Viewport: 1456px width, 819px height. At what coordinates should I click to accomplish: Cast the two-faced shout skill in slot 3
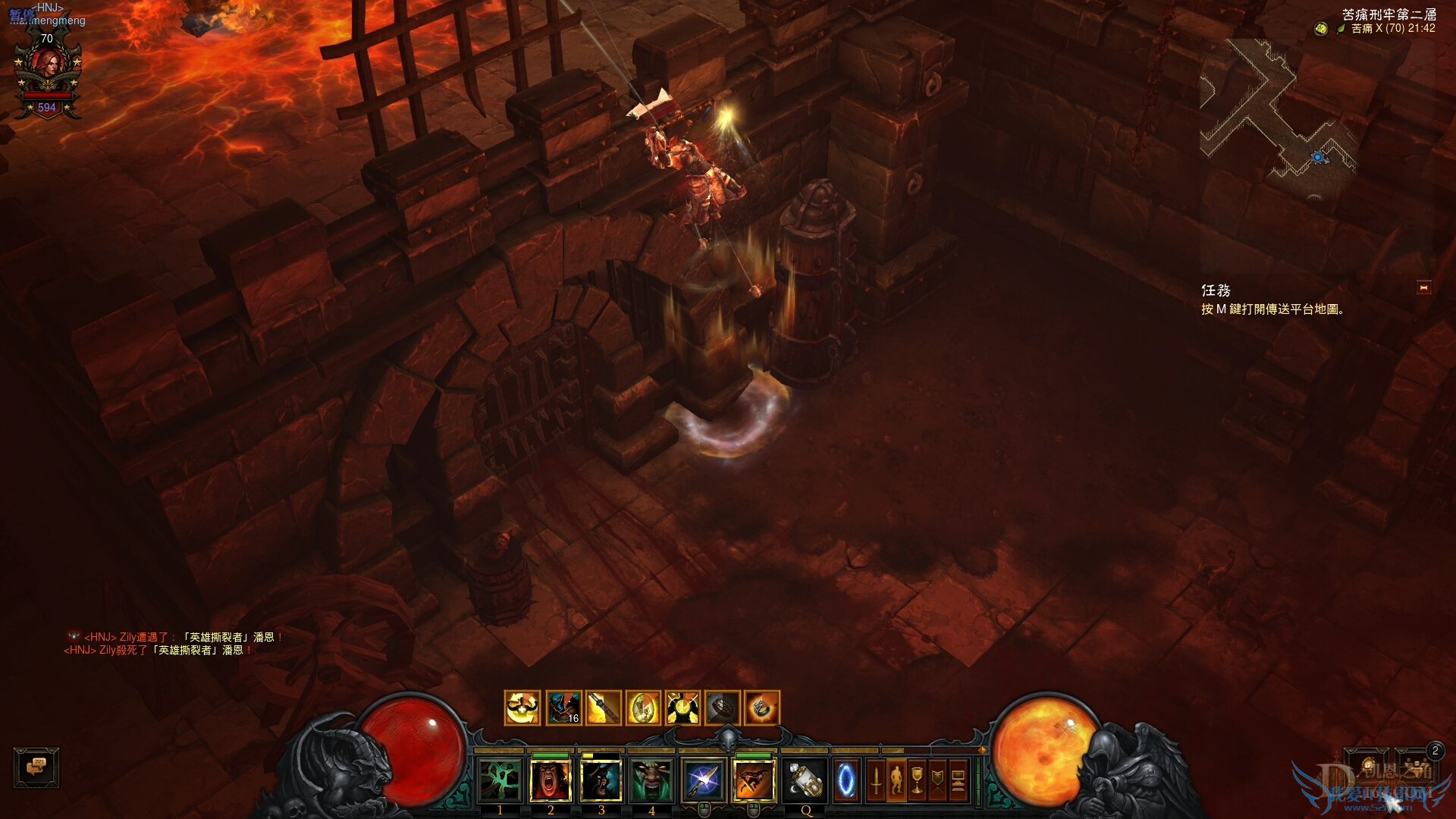[x=601, y=780]
